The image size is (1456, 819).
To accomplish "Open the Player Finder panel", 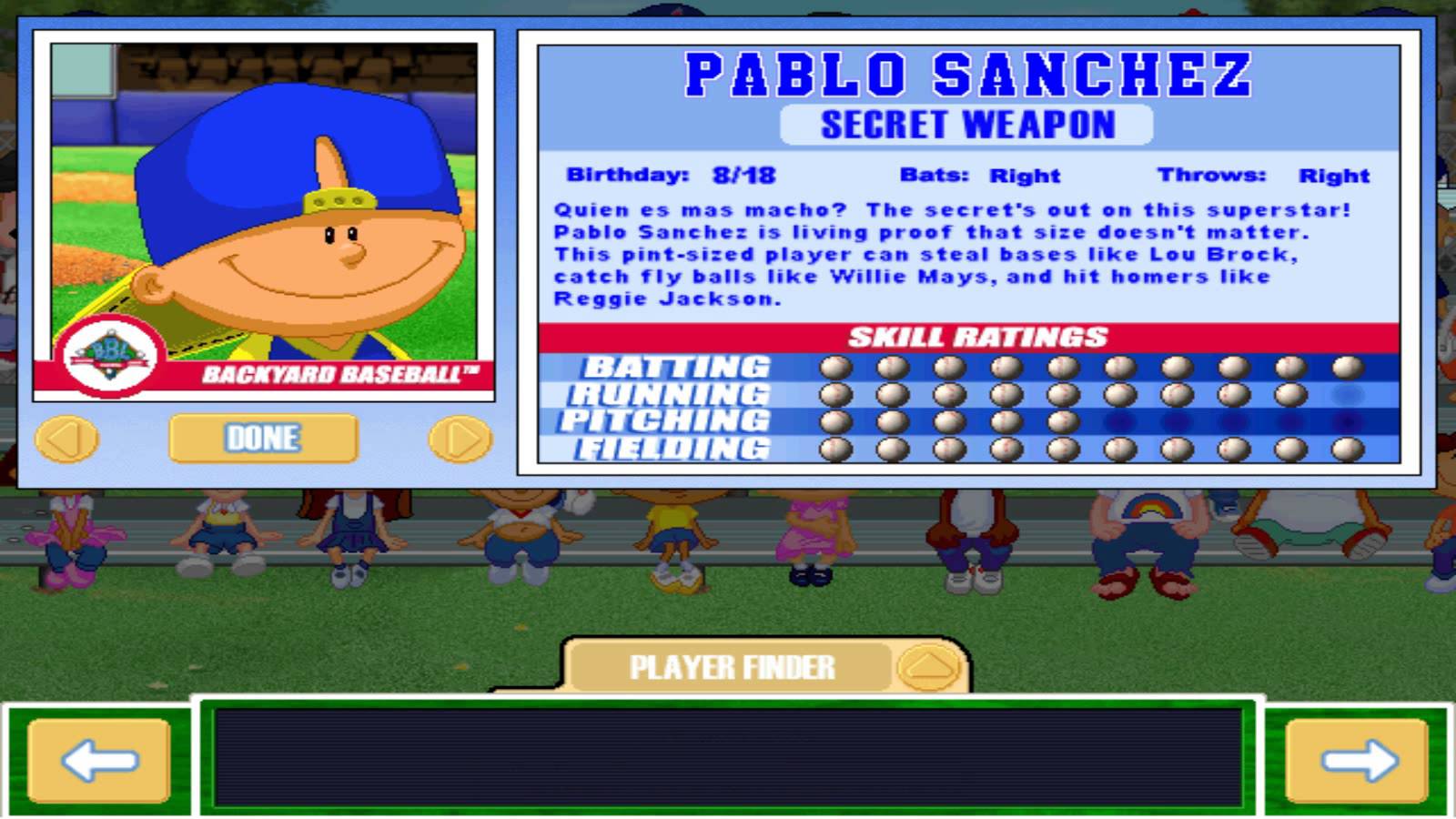I will coord(733,665).
